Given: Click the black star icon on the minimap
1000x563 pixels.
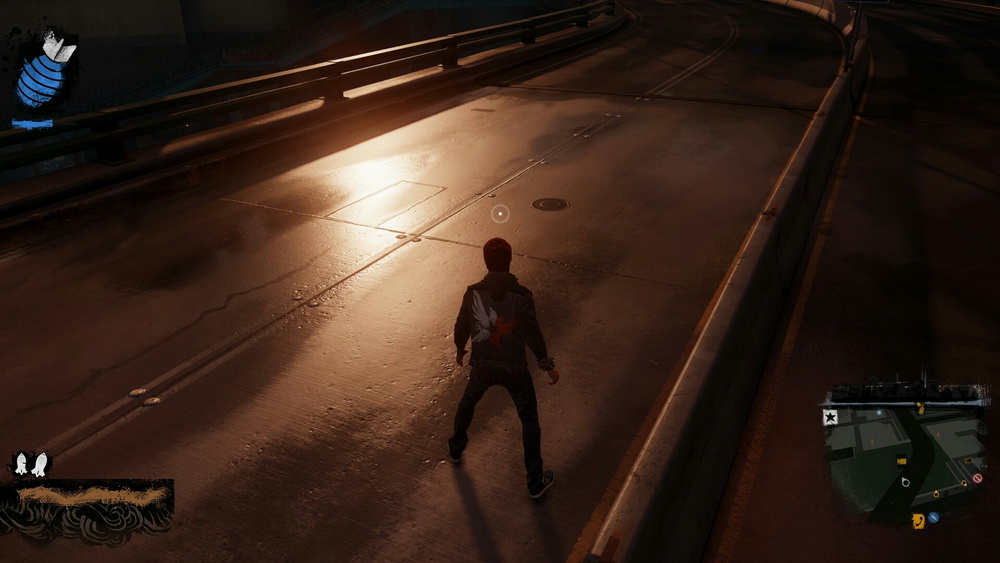Looking at the screenshot, I should (830, 418).
